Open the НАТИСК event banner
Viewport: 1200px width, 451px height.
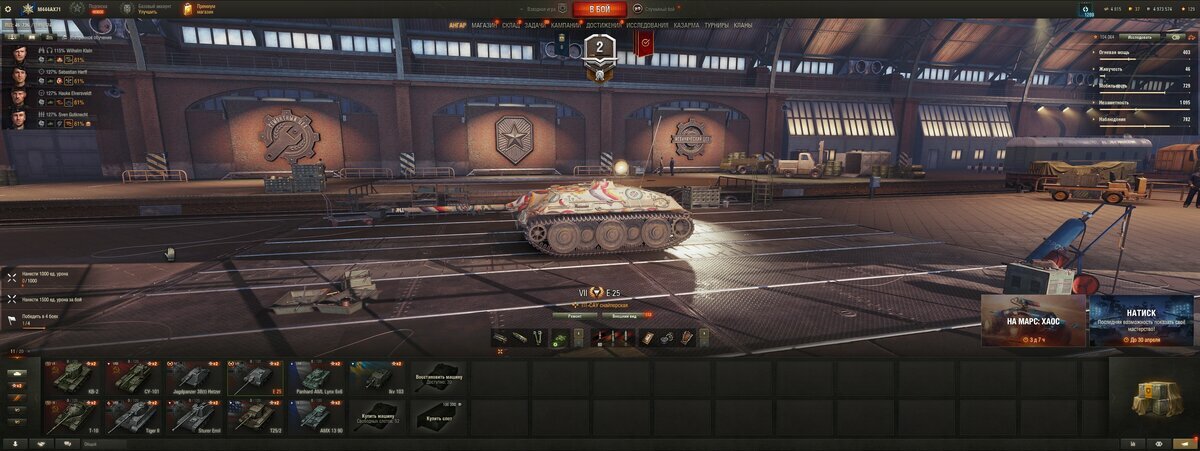click(1140, 320)
